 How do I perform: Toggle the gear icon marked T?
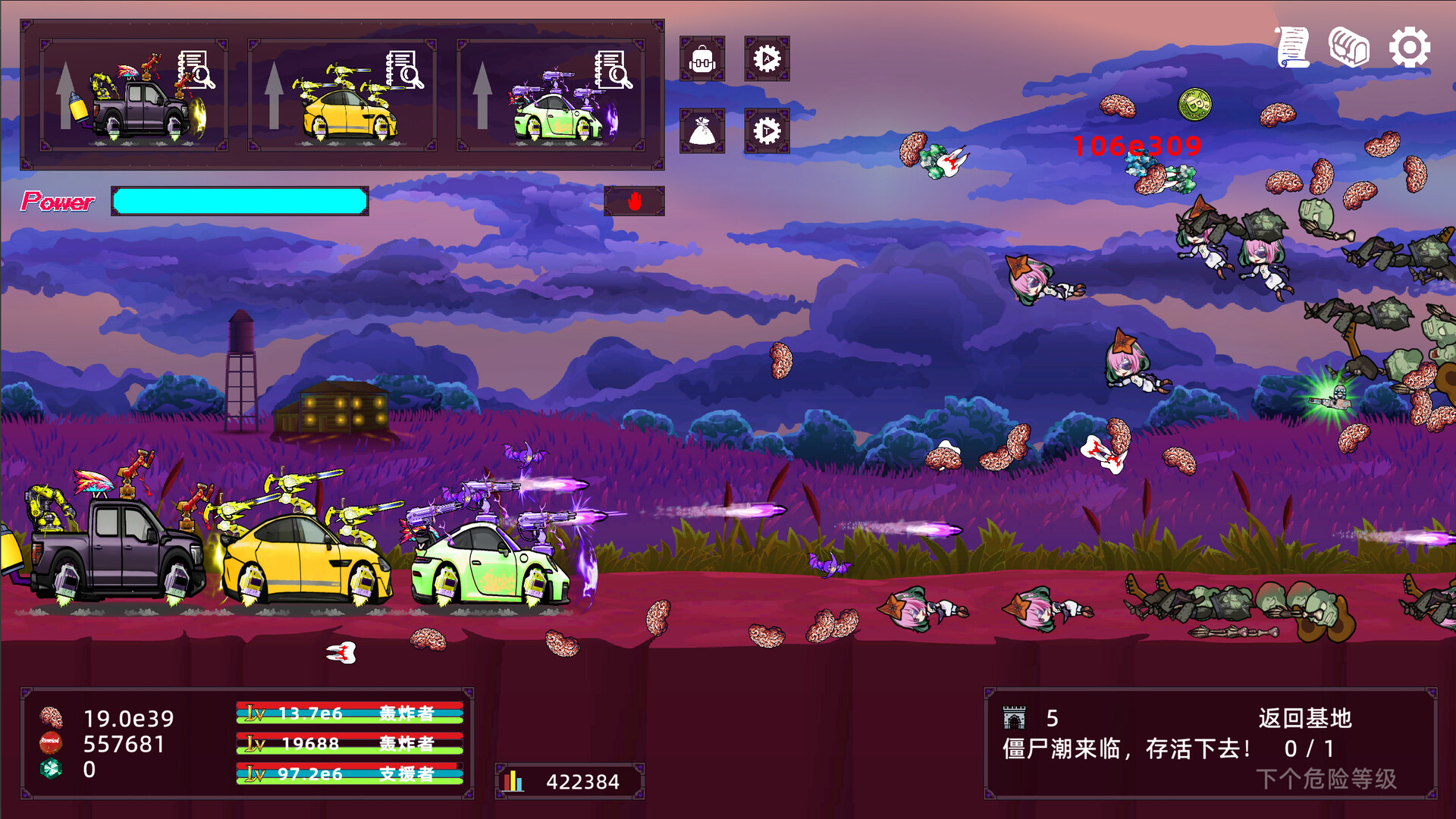[767, 130]
